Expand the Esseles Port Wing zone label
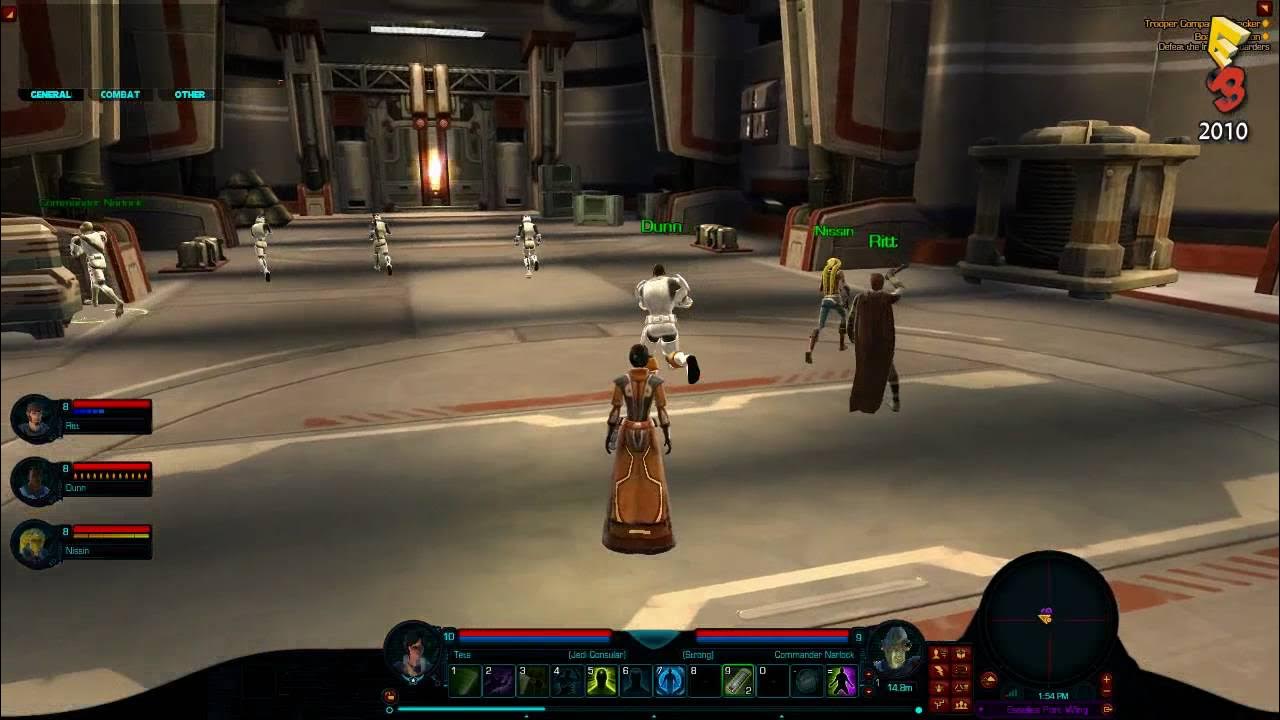Viewport: 1280px width, 720px height. click(x=1108, y=709)
